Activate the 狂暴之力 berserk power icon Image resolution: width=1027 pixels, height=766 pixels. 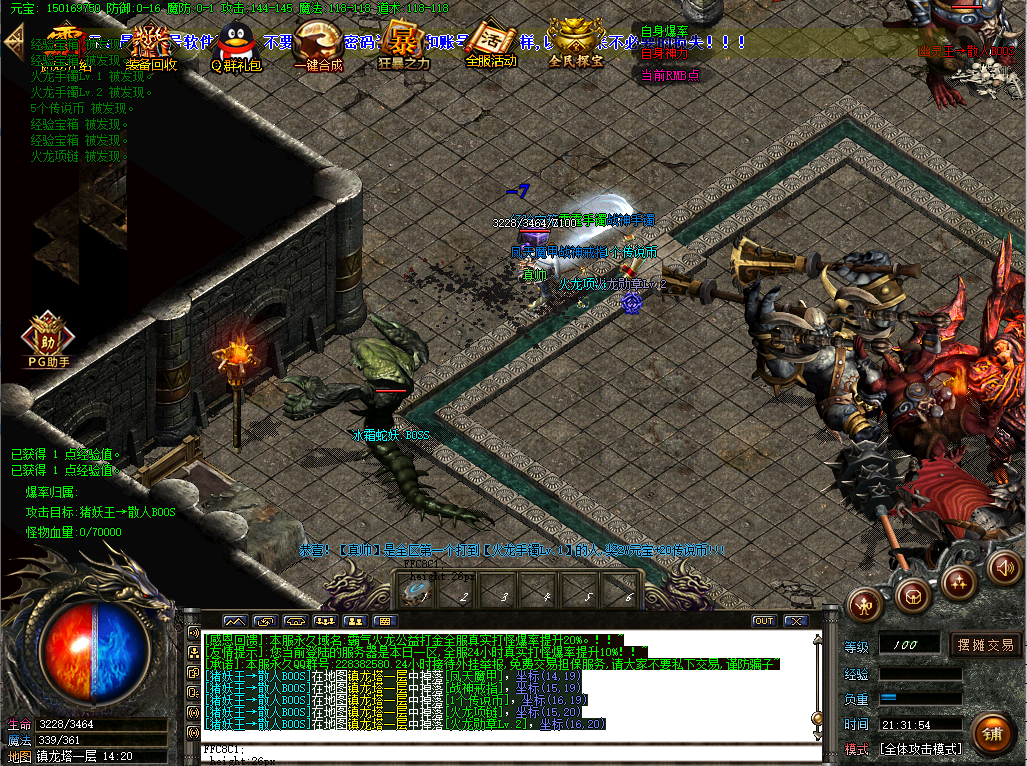pos(404,45)
